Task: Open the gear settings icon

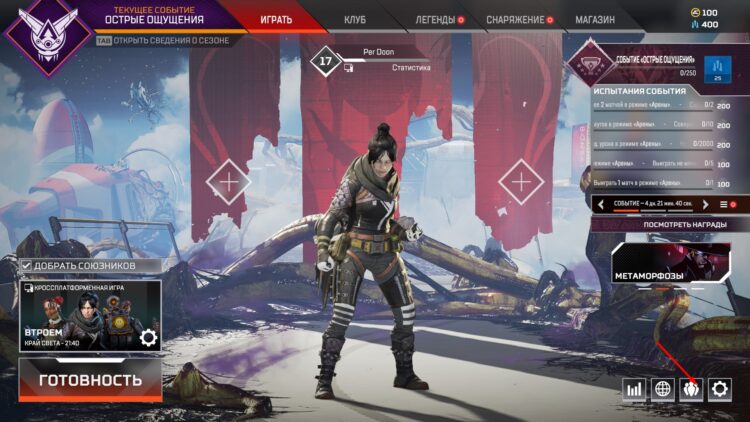Action: pos(719,389)
